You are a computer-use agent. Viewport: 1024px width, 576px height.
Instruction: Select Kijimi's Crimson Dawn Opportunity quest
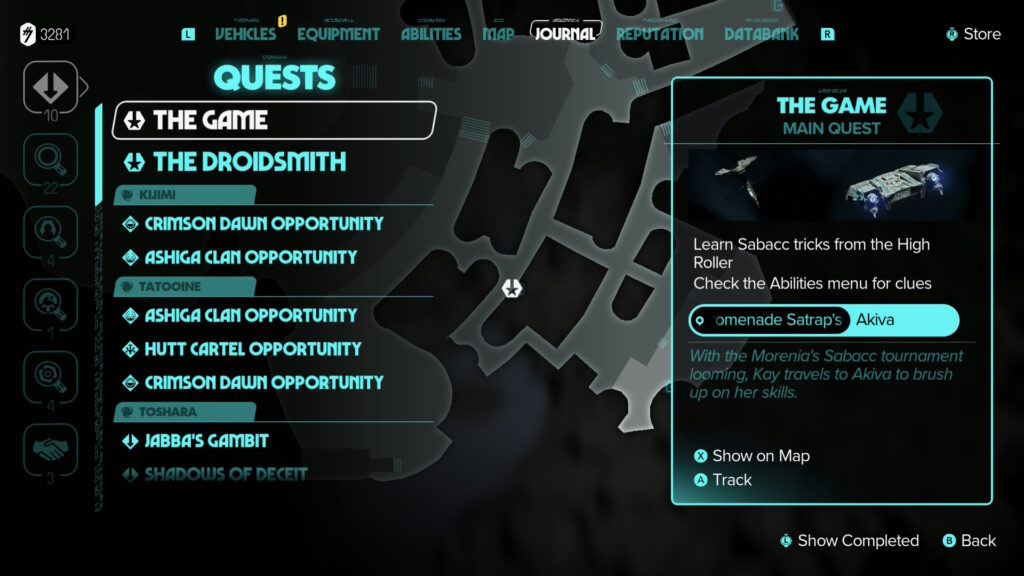[264, 223]
